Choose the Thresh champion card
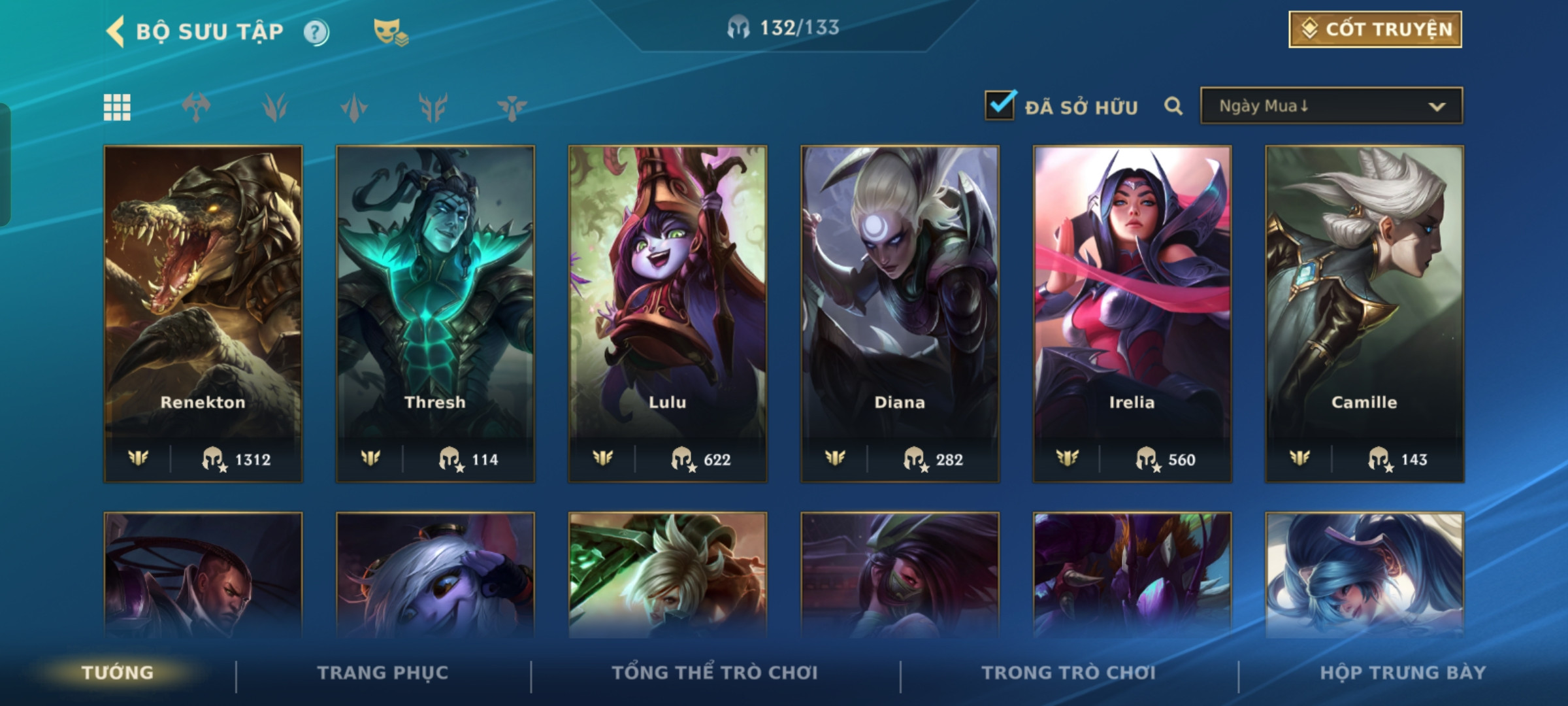 435,314
